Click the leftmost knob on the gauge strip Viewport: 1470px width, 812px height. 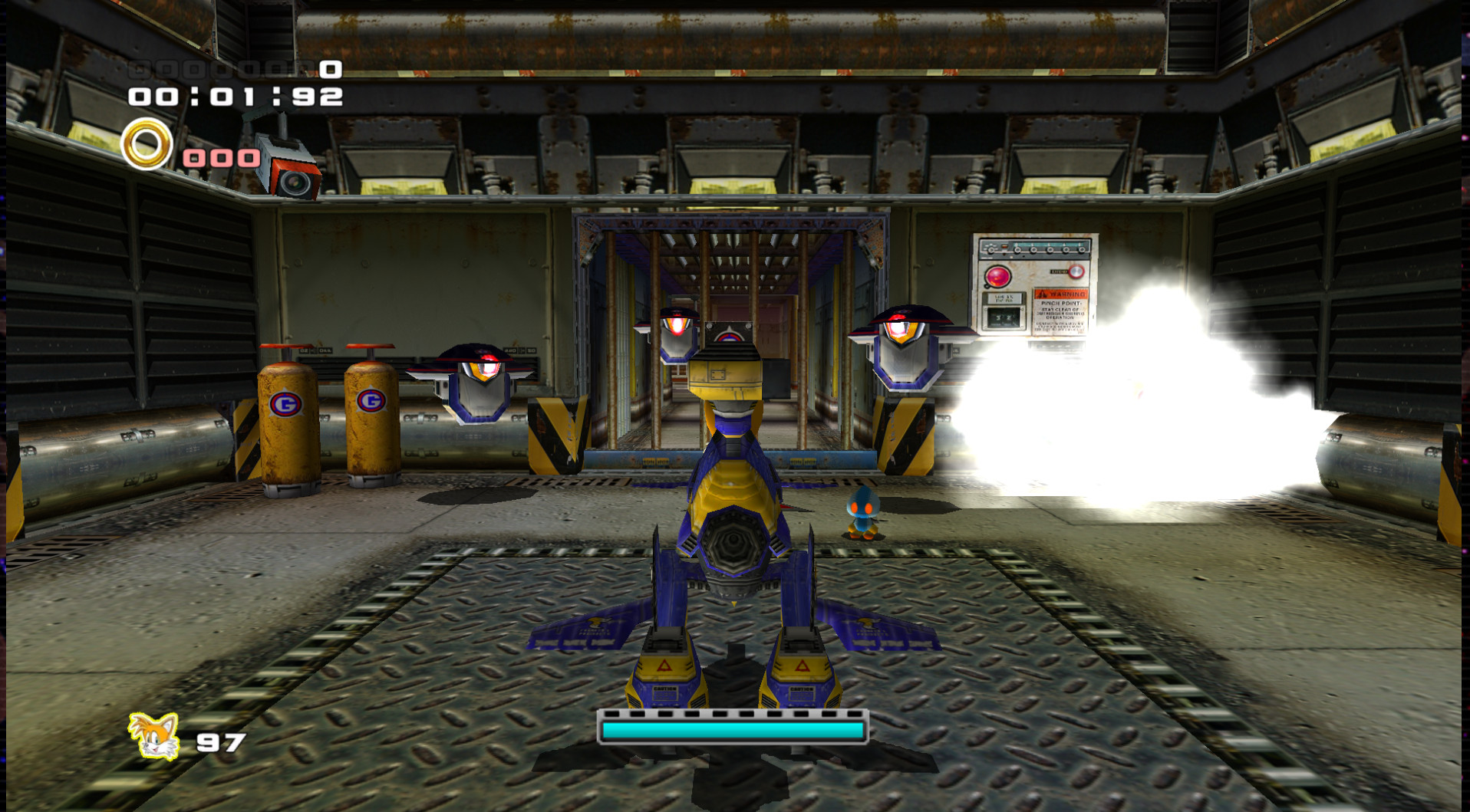click(991, 250)
